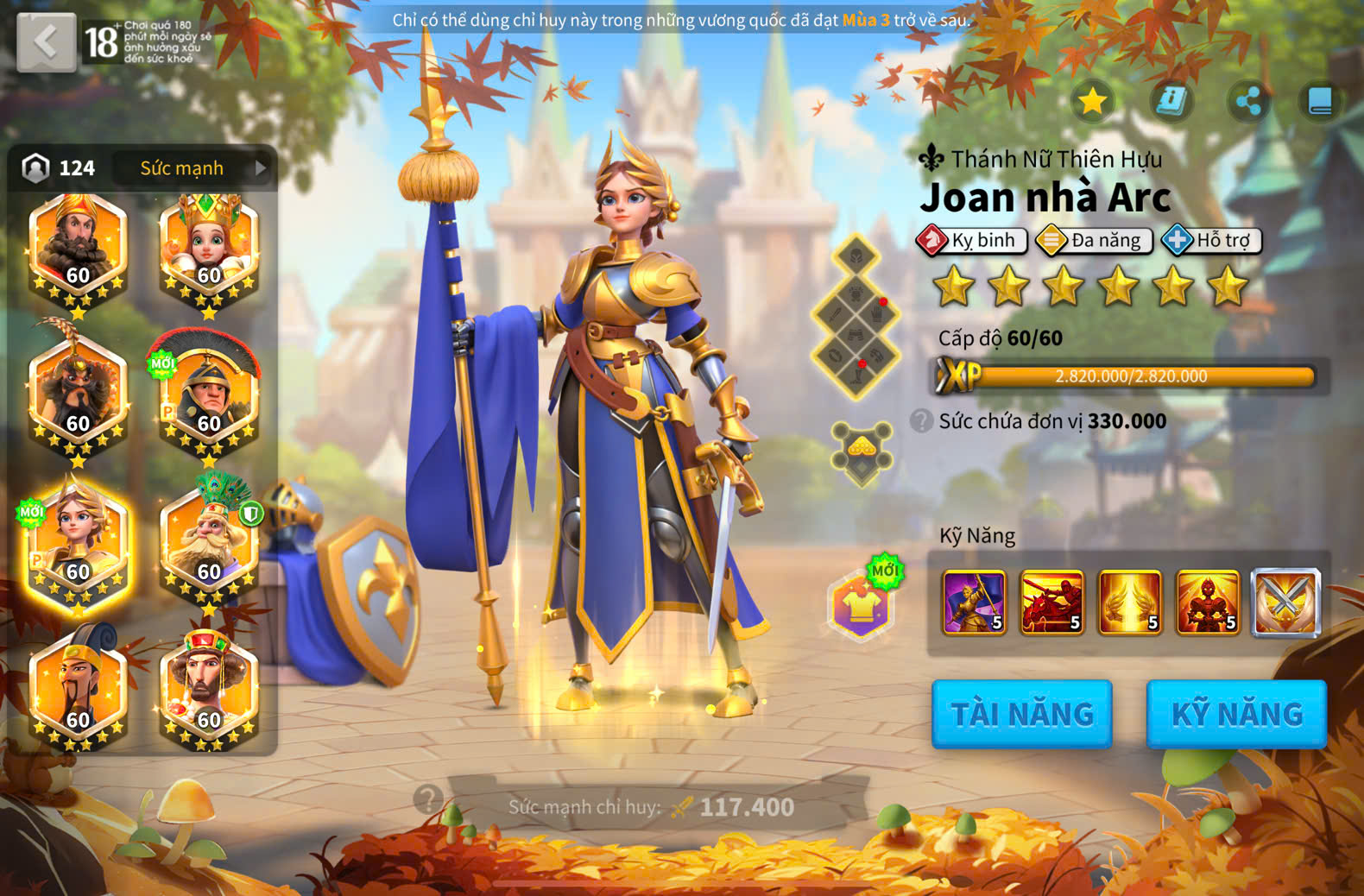Mark commander as favorite with star icon

coord(1092,101)
